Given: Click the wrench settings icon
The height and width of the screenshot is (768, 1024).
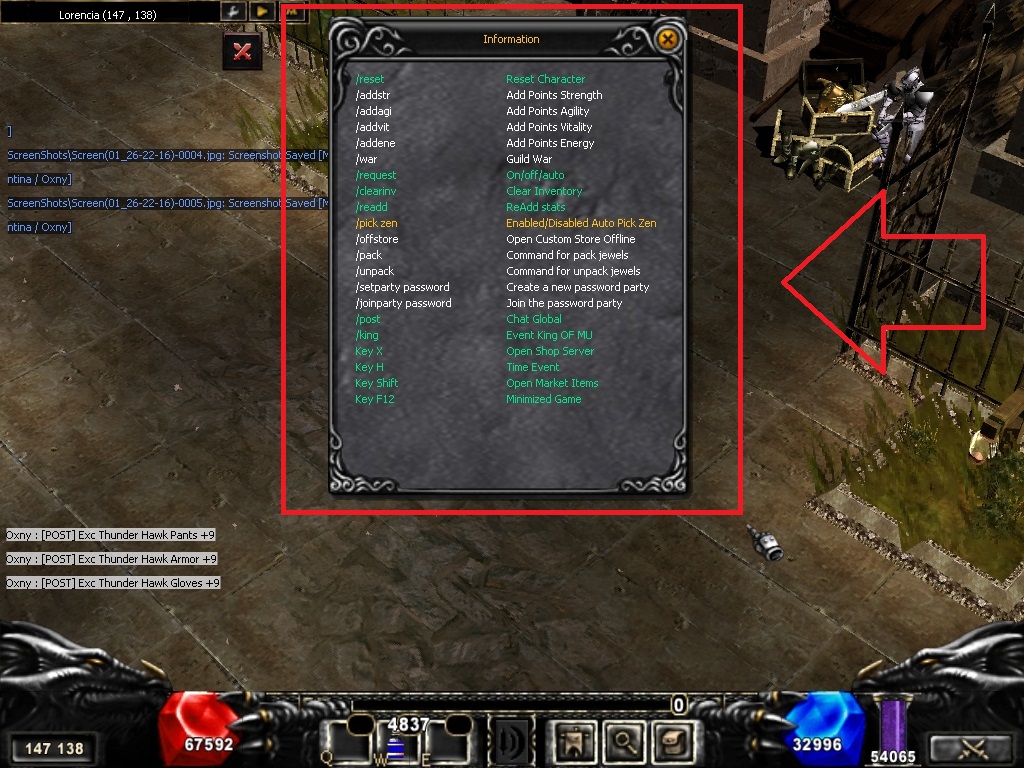Looking at the screenshot, I should (x=232, y=12).
